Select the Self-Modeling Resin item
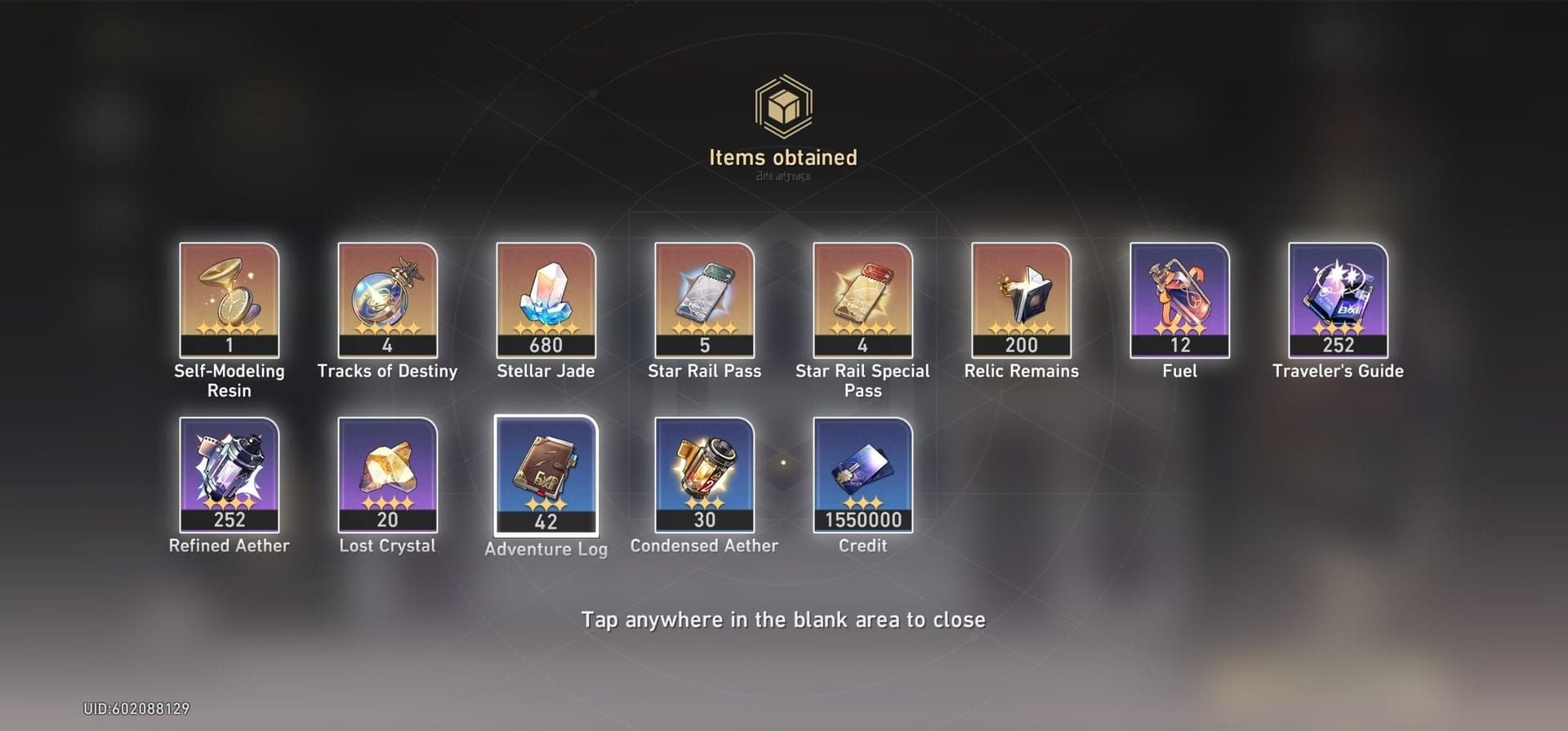Image resolution: width=1568 pixels, height=731 pixels. (229, 300)
